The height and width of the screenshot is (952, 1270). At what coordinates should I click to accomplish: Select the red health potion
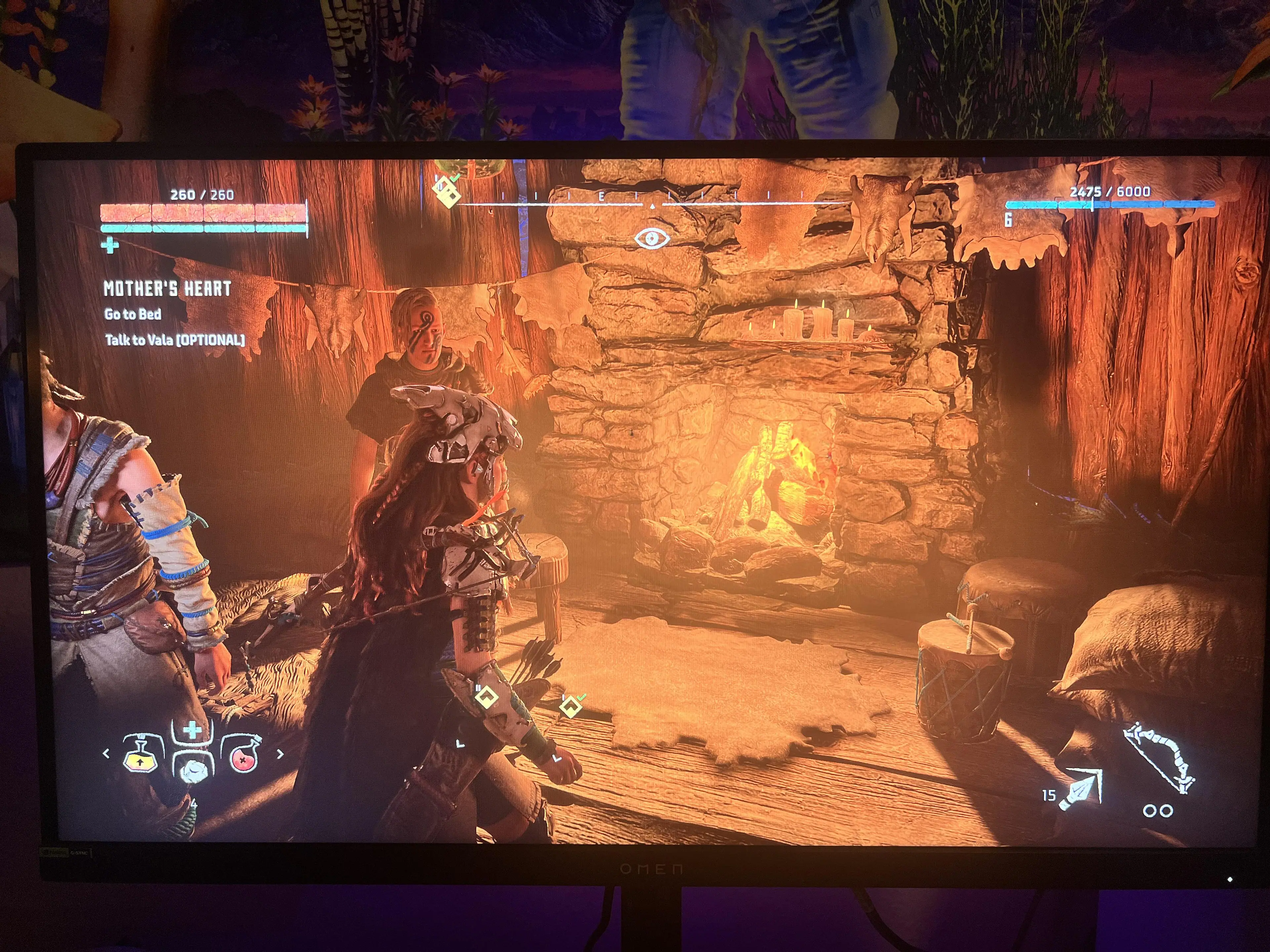pos(245,755)
